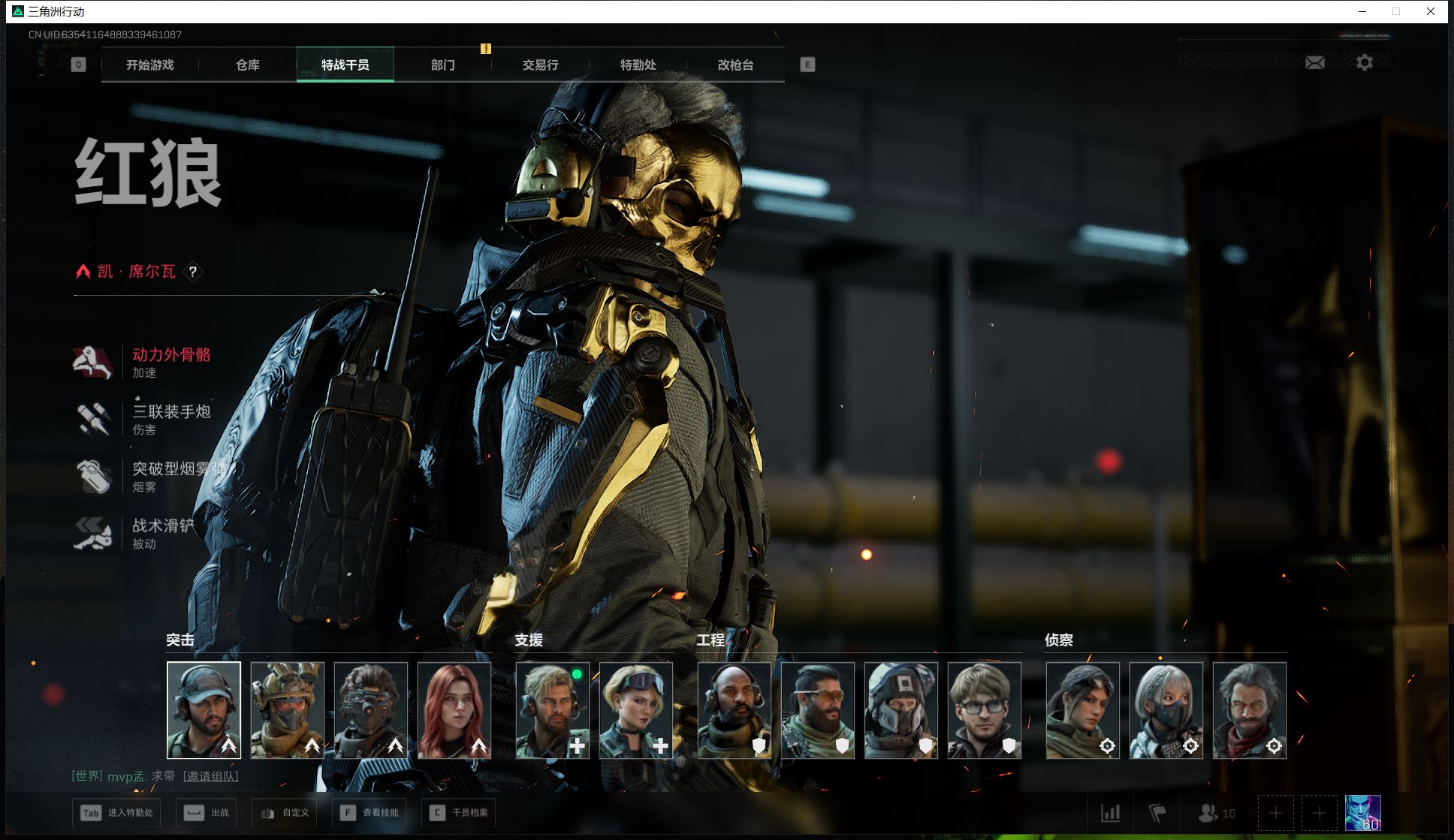Viewport: 1454px width, 840px height.
Task: Open the 开始游戏 tab
Action: 149,65
